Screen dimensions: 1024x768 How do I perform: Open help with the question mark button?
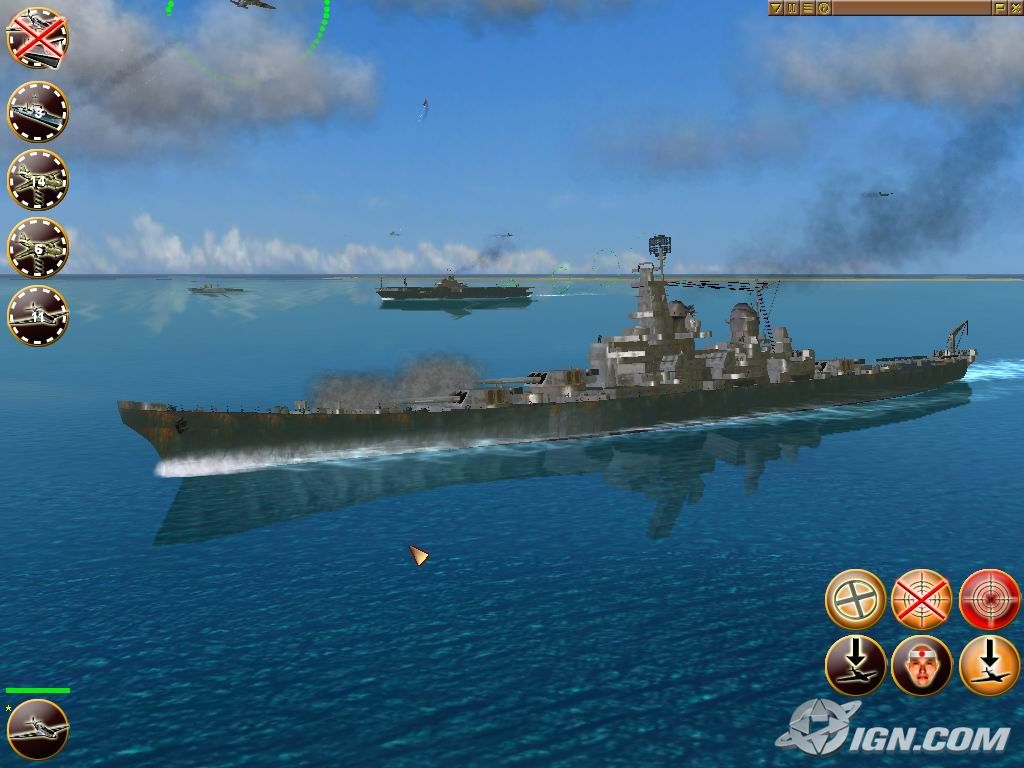[x=824, y=8]
